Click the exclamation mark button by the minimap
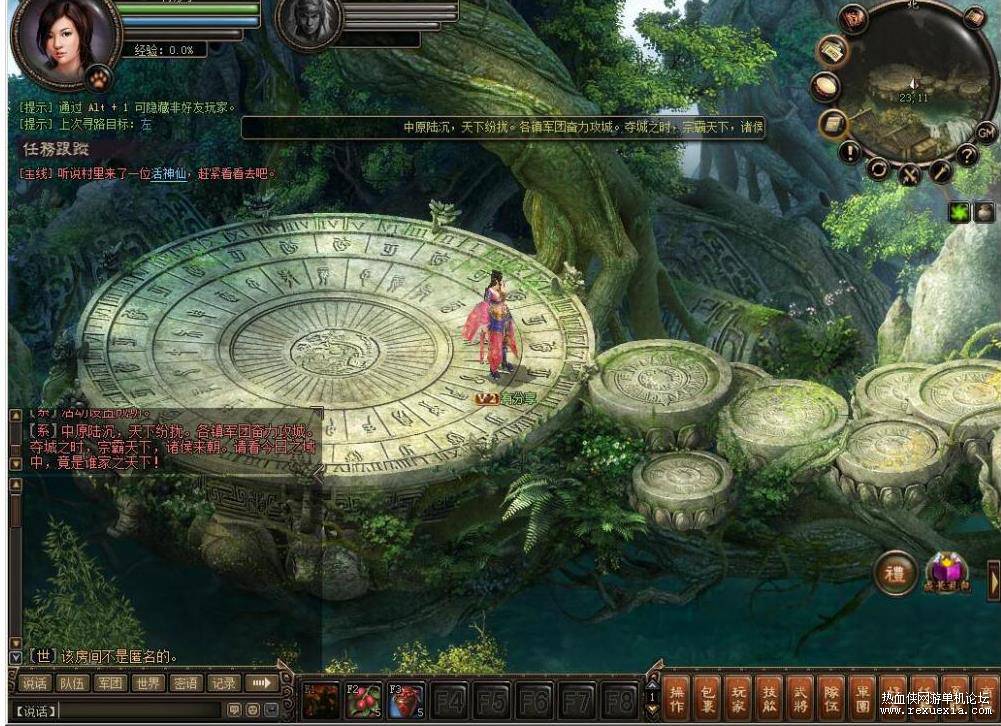This screenshot has width=1001, height=726. click(850, 152)
